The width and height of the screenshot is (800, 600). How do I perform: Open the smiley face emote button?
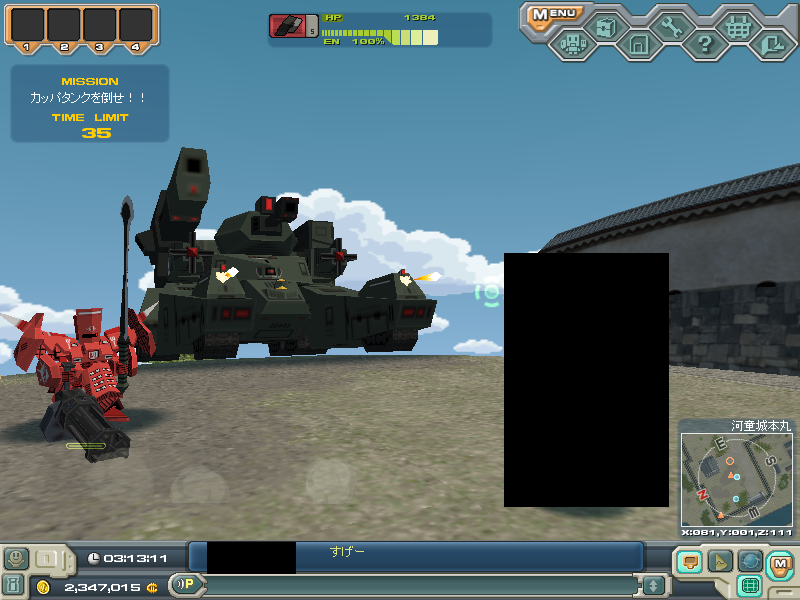click(x=16, y=558)
